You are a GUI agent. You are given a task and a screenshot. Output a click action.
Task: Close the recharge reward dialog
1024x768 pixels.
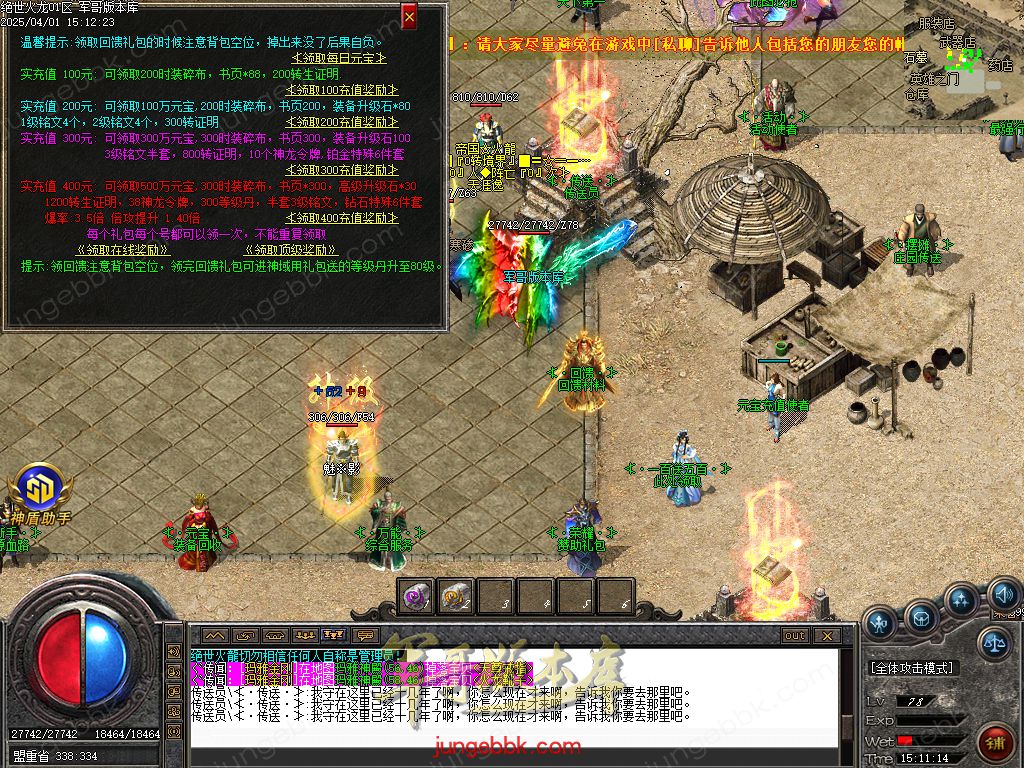(409, 17)
